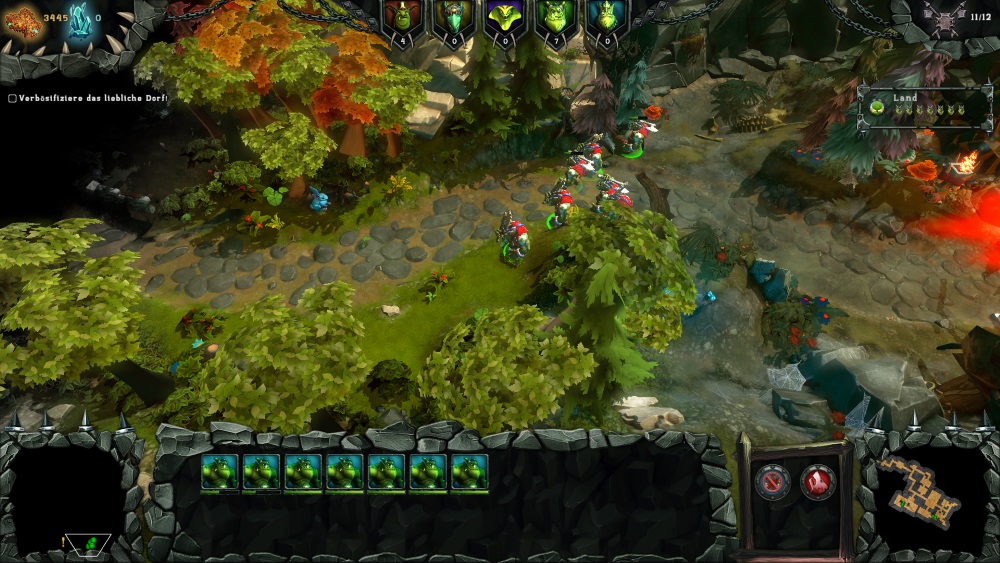
Task: Select the red goblin creature group icon
Action: point(402,17)
